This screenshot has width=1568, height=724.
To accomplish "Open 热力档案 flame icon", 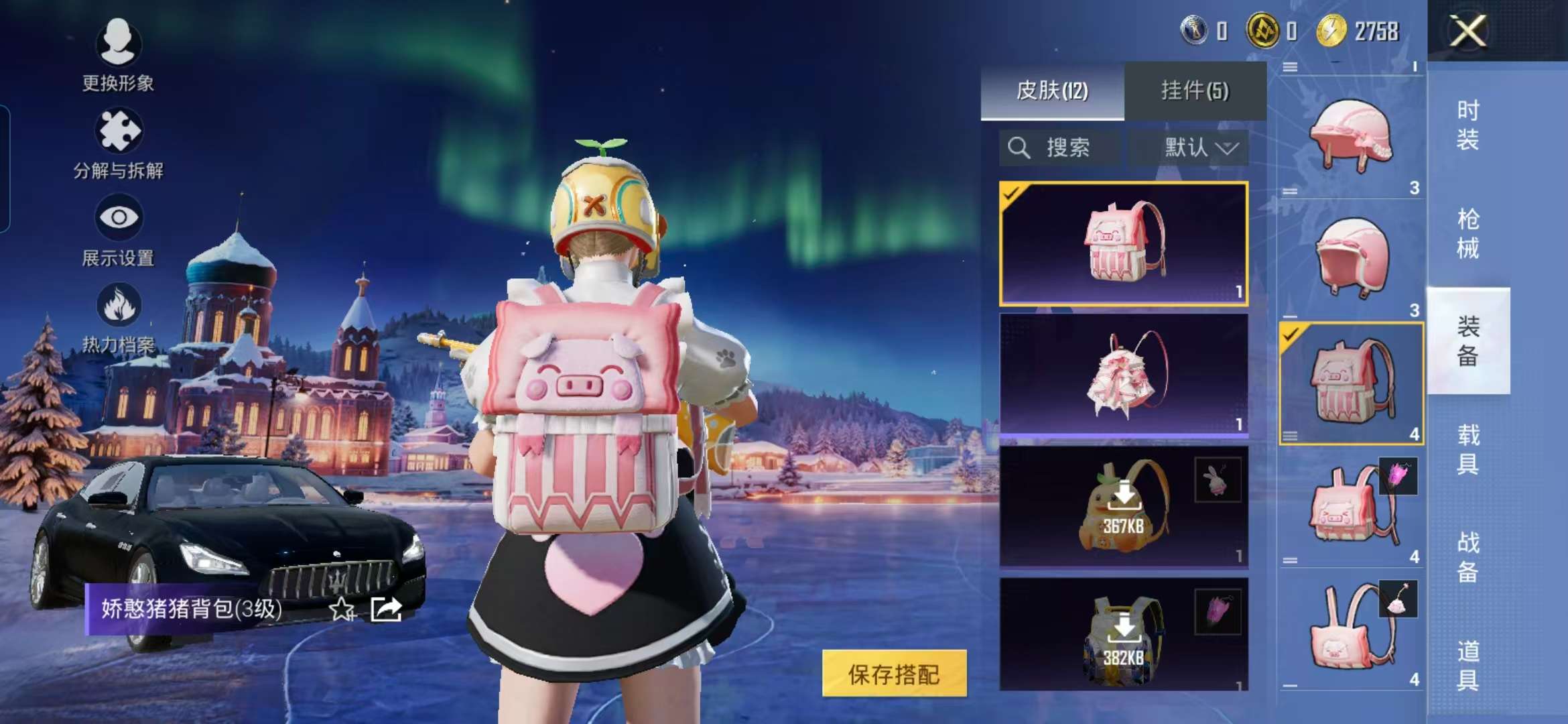I will [118, 316].
